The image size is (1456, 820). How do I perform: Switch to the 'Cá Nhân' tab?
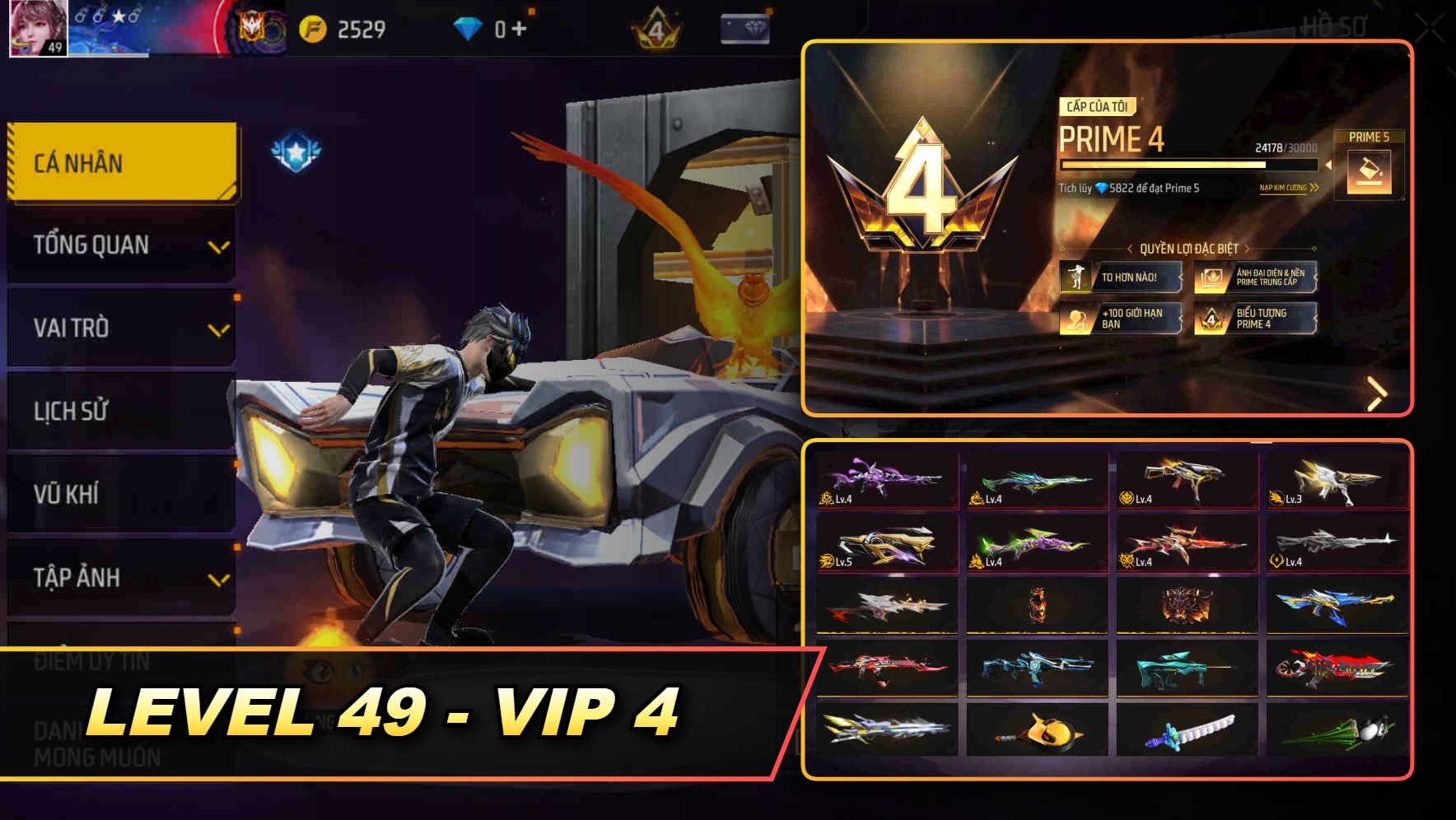[x=120, y=162]
